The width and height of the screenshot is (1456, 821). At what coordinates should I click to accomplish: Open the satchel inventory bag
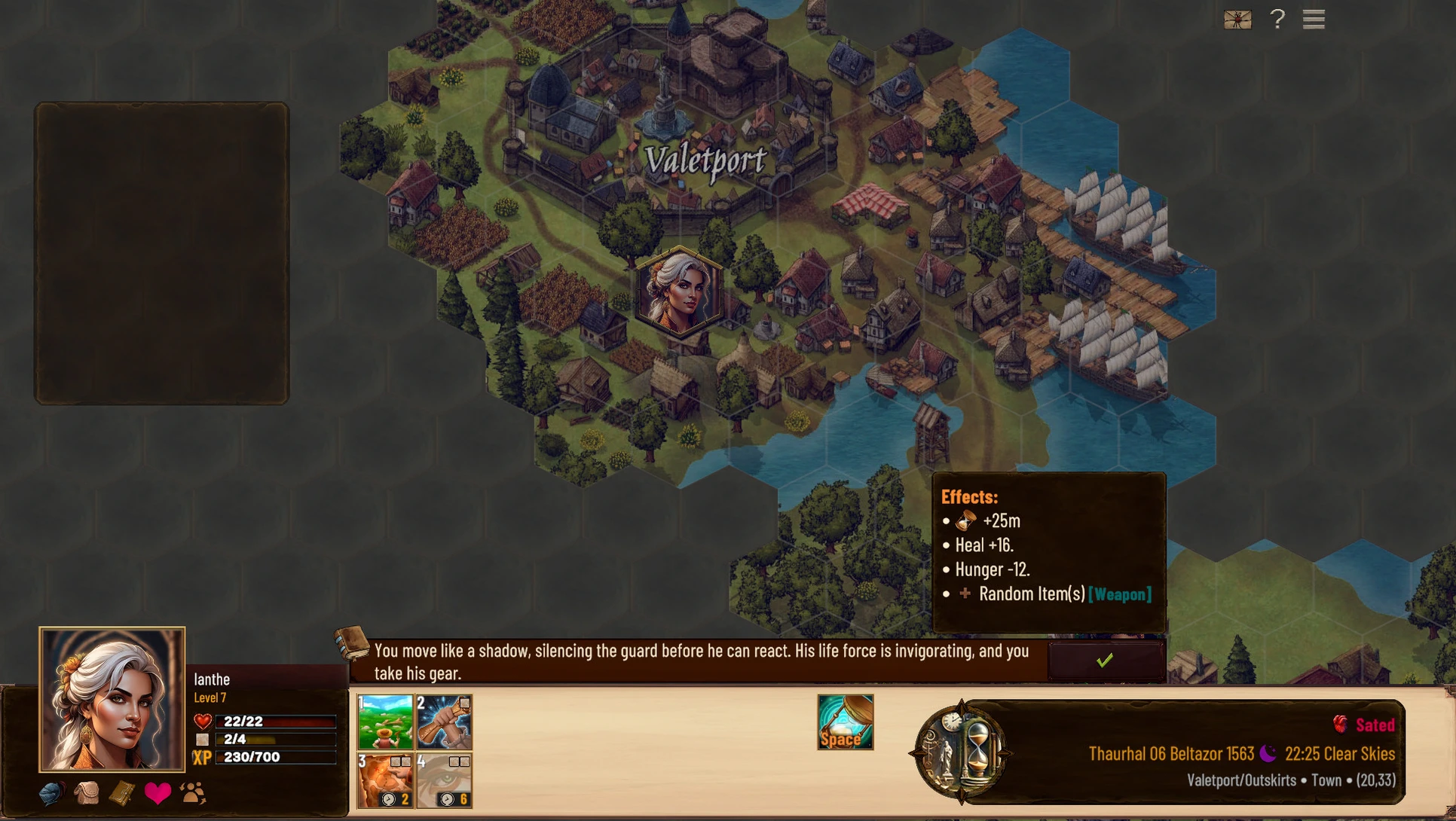coord(87,793)
